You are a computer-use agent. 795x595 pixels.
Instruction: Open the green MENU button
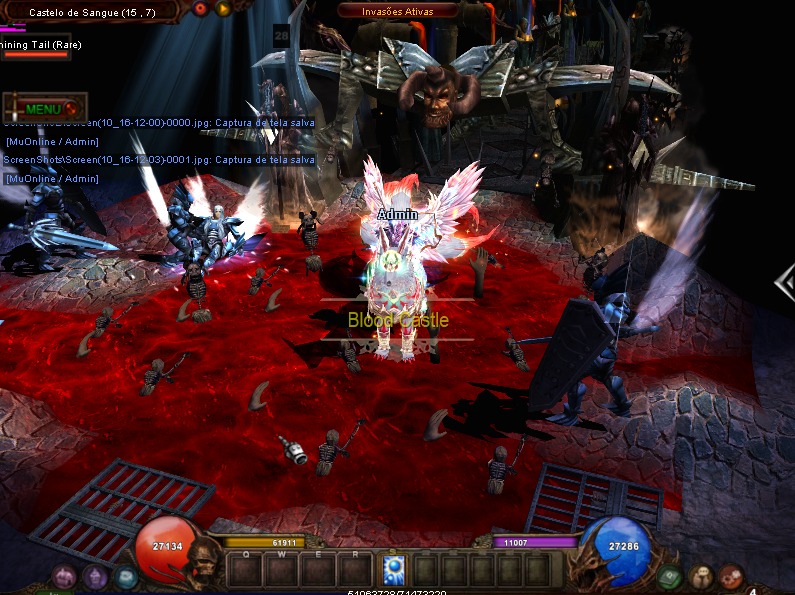[45, 108]
